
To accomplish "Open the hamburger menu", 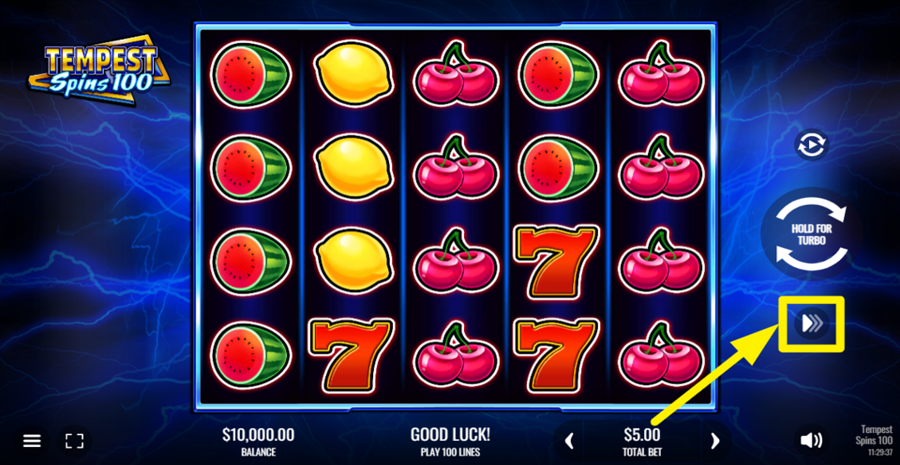I will (32, 440).
